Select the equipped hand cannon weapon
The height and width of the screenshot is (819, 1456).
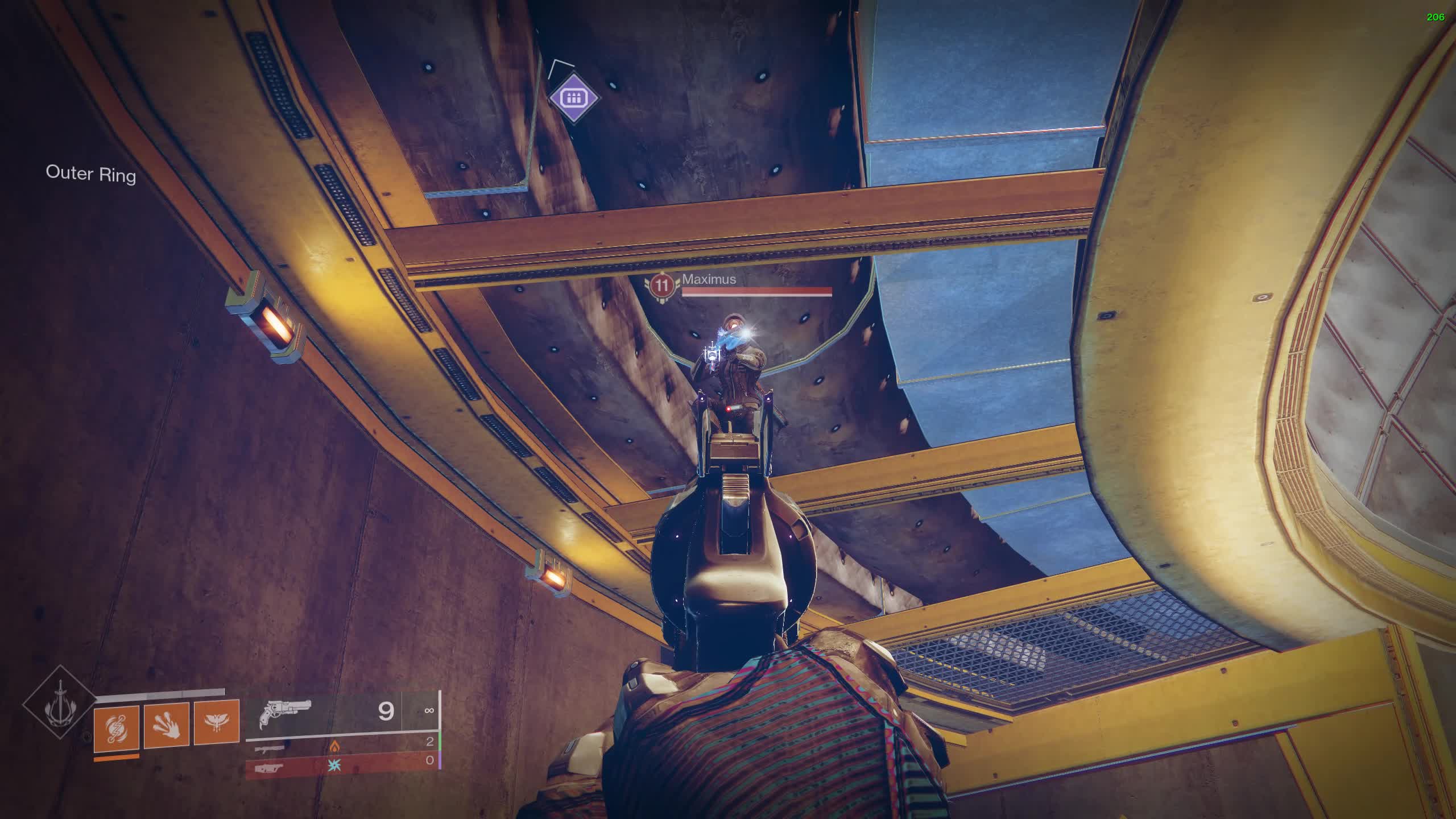286,713
